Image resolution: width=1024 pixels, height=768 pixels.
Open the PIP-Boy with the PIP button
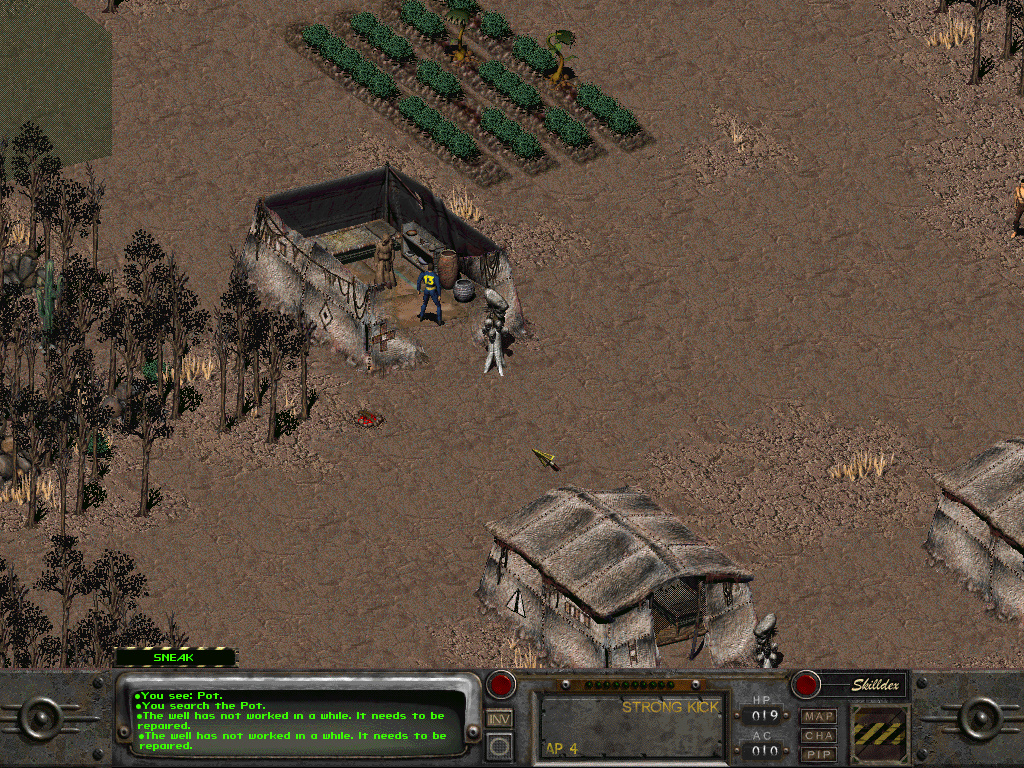click(819, 754)
